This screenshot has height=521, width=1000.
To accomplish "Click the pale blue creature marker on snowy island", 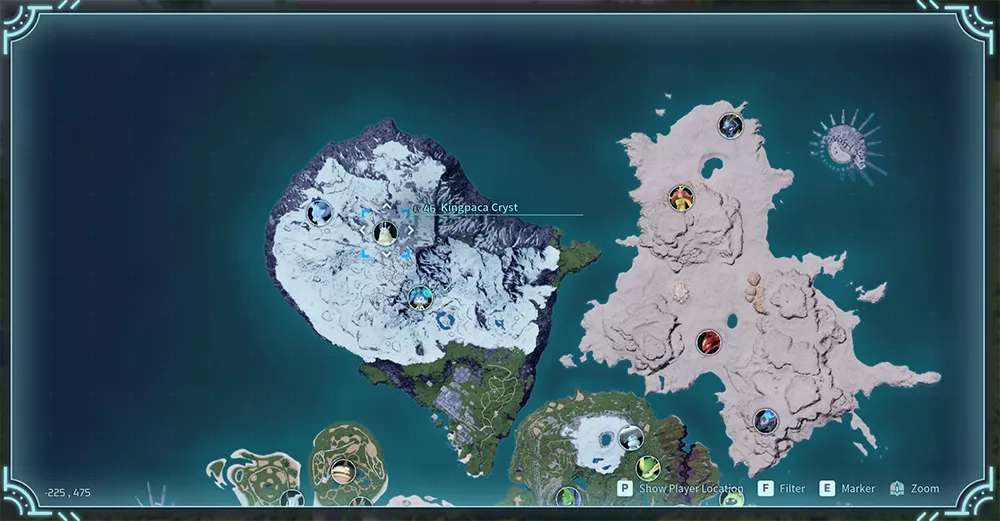I will click(x=319, y=212).
